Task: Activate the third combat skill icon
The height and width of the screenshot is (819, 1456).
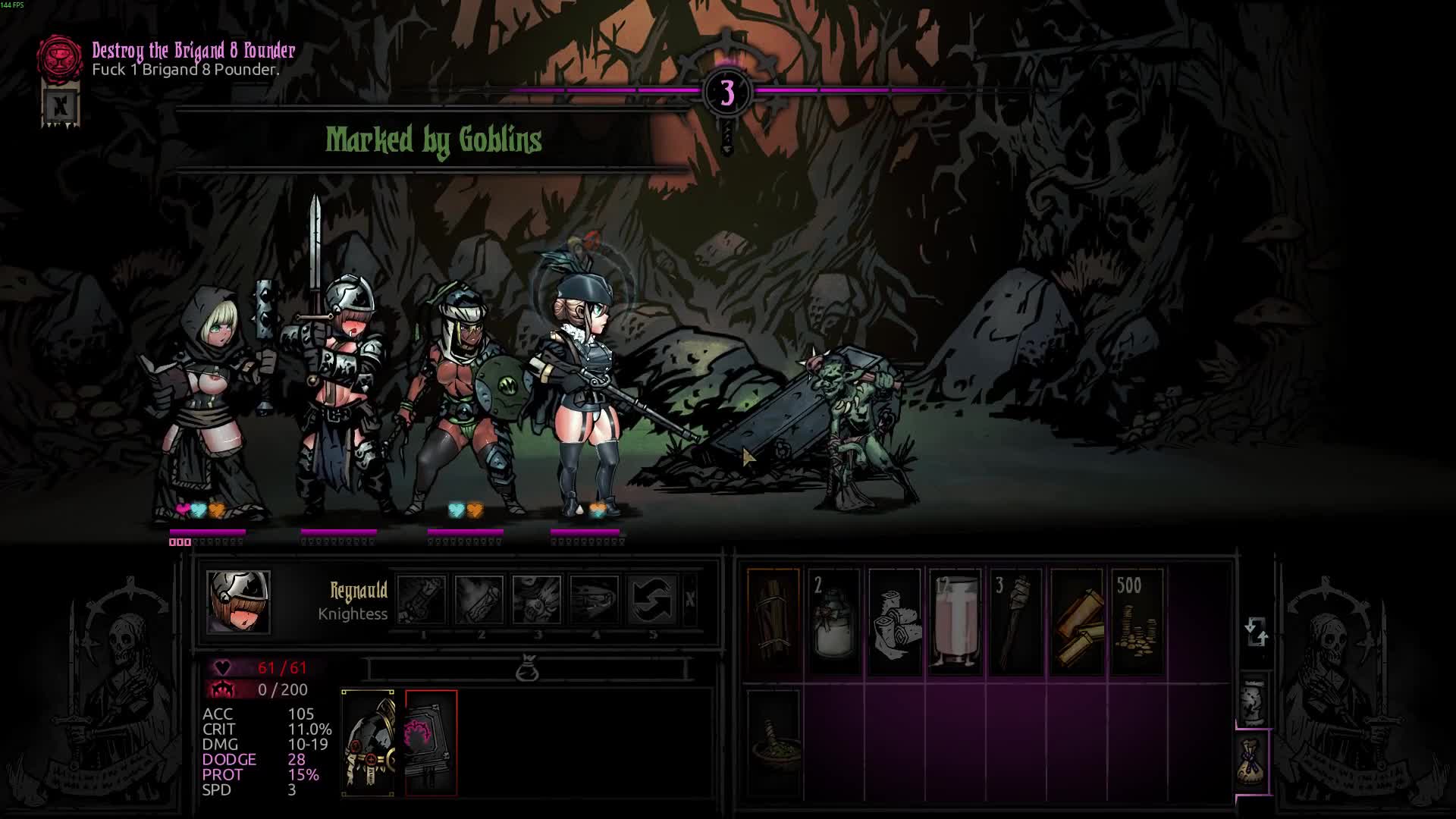Action: point(537,600)
